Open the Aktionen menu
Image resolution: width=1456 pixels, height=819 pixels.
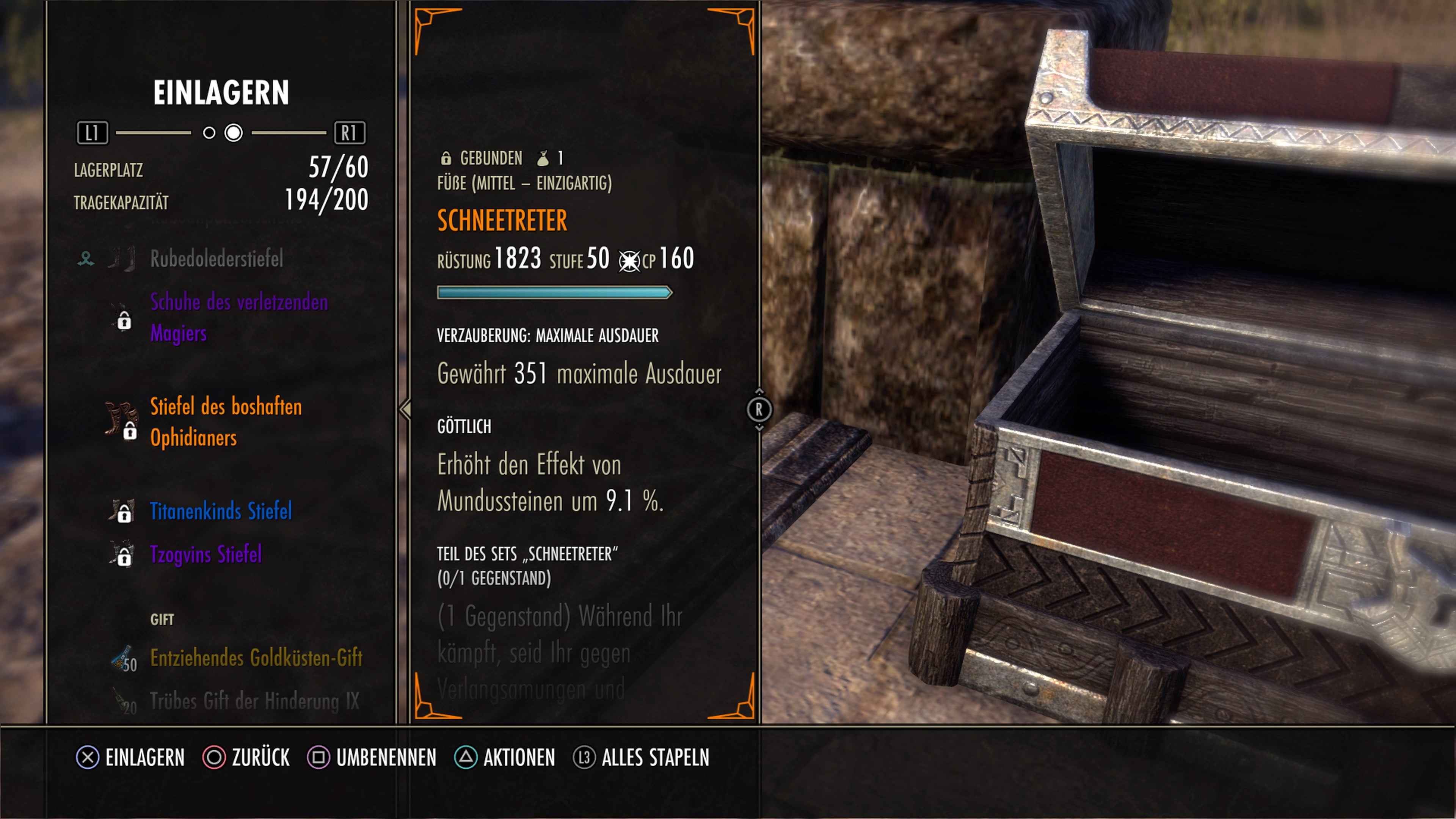coord(505,758)
